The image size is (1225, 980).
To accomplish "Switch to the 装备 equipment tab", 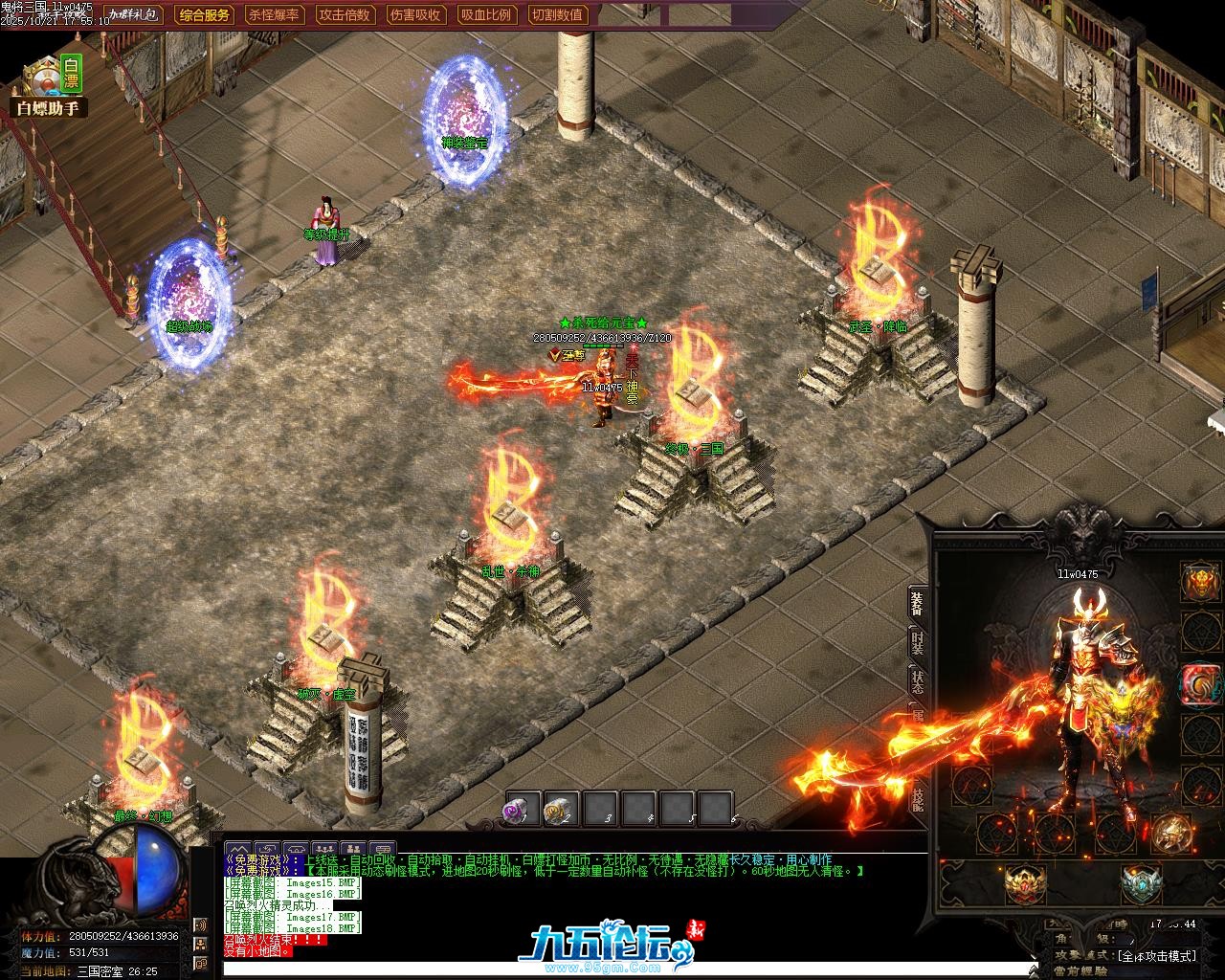I will pos(917,604).
